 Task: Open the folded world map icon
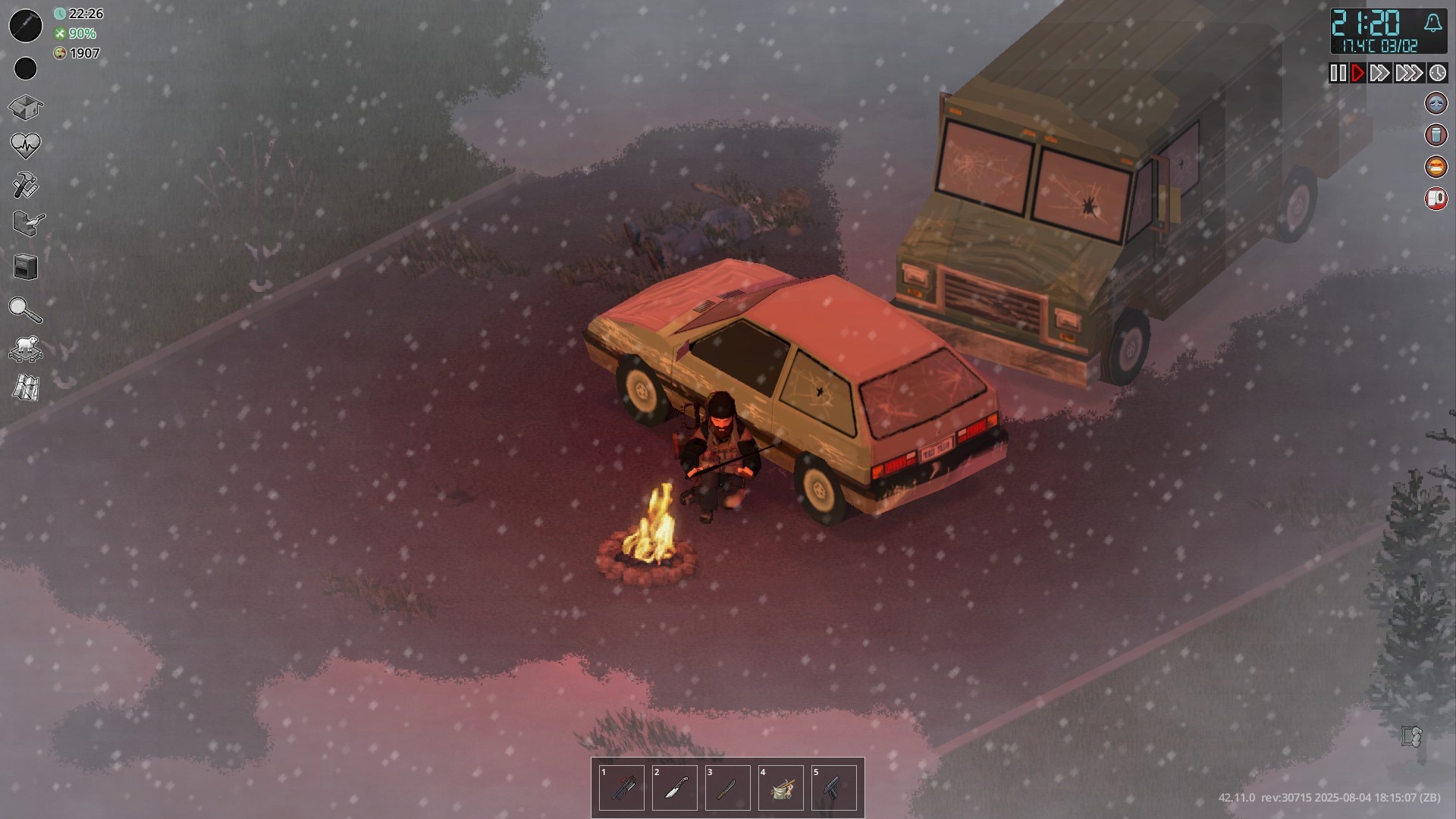click(x=26, y=388)
